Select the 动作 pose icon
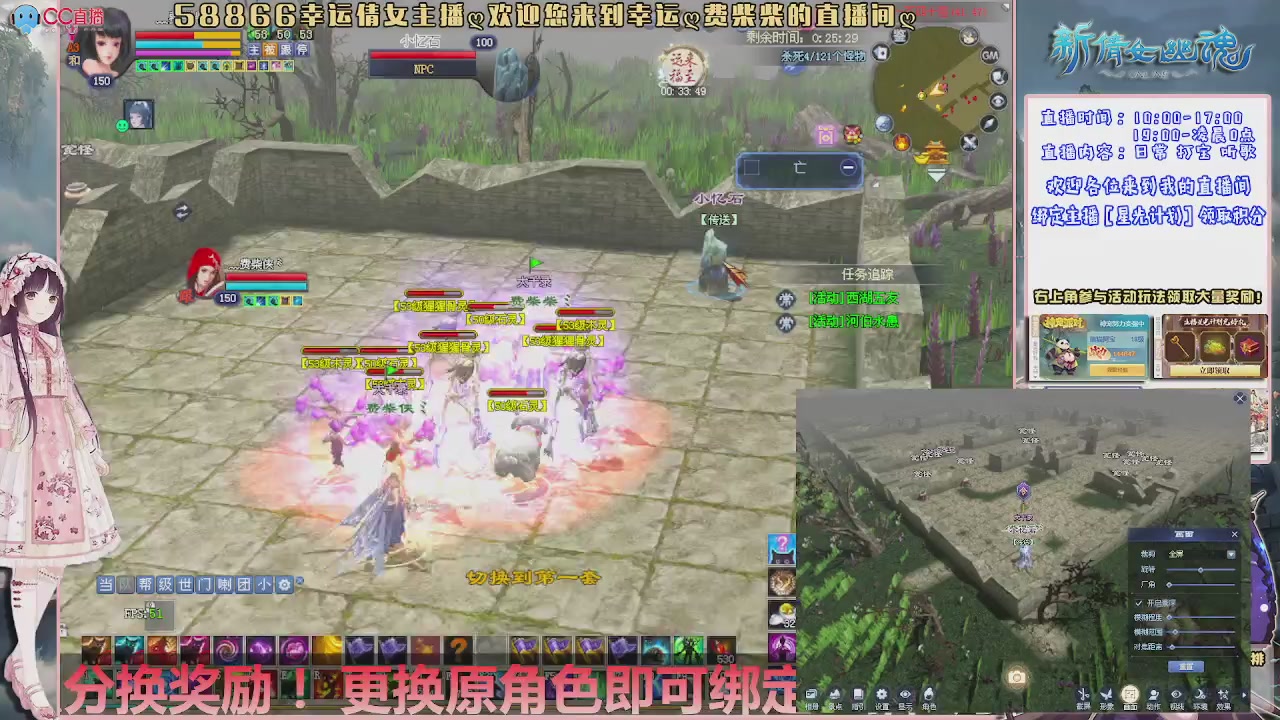The width and height of the screenshot is (1280, 720). click(1154, 693)
